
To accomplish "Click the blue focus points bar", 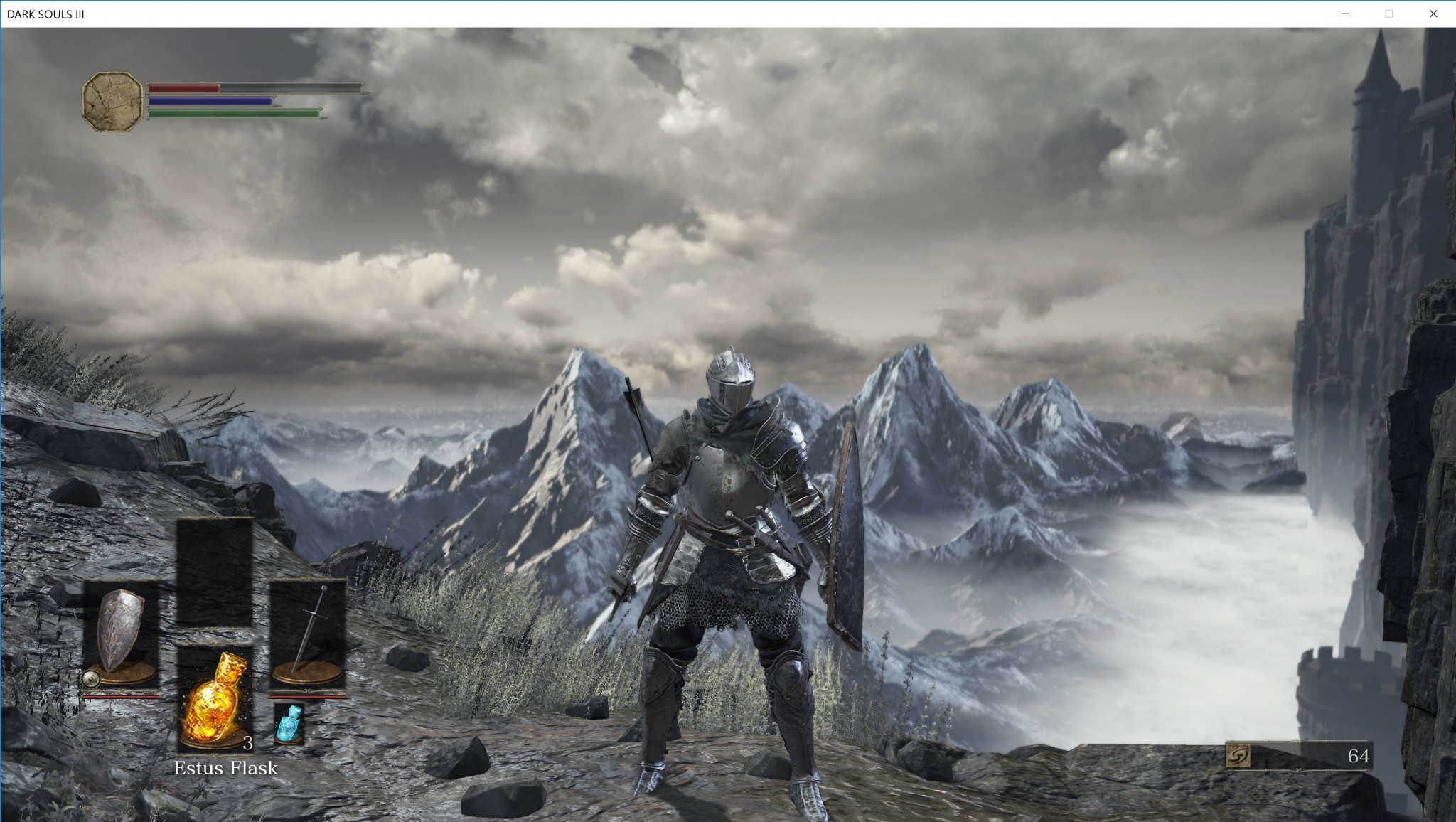I will pos(210,101).
